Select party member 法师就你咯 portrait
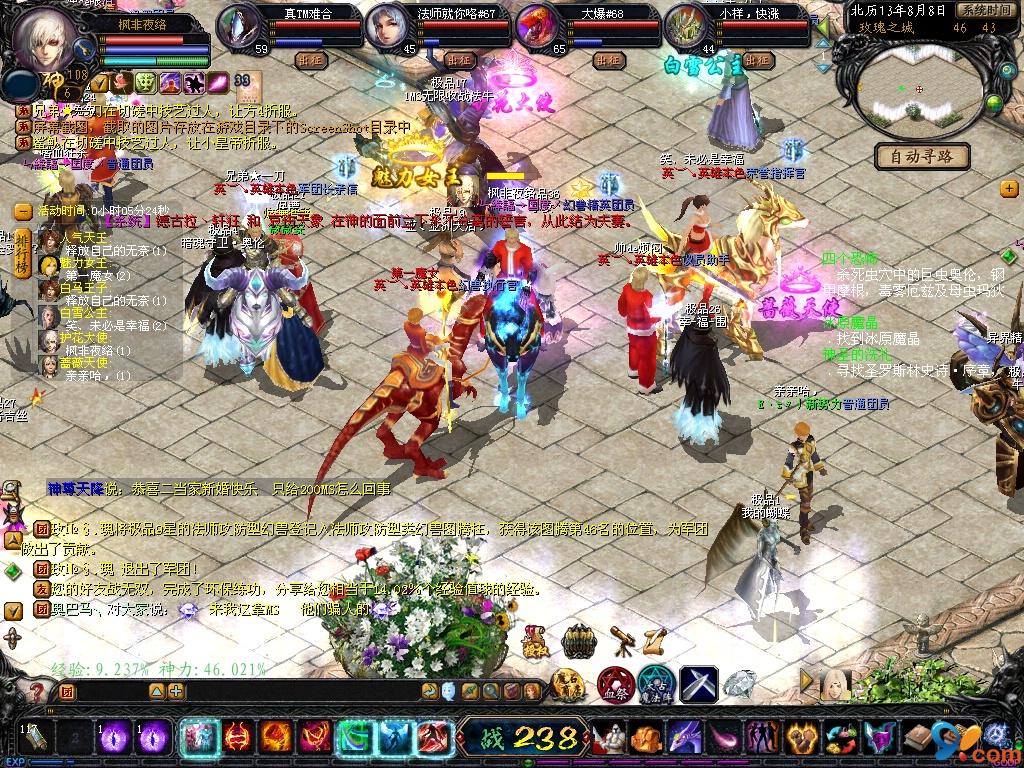This screenshot has height=768, width=1024. click(x=388, y=28)
